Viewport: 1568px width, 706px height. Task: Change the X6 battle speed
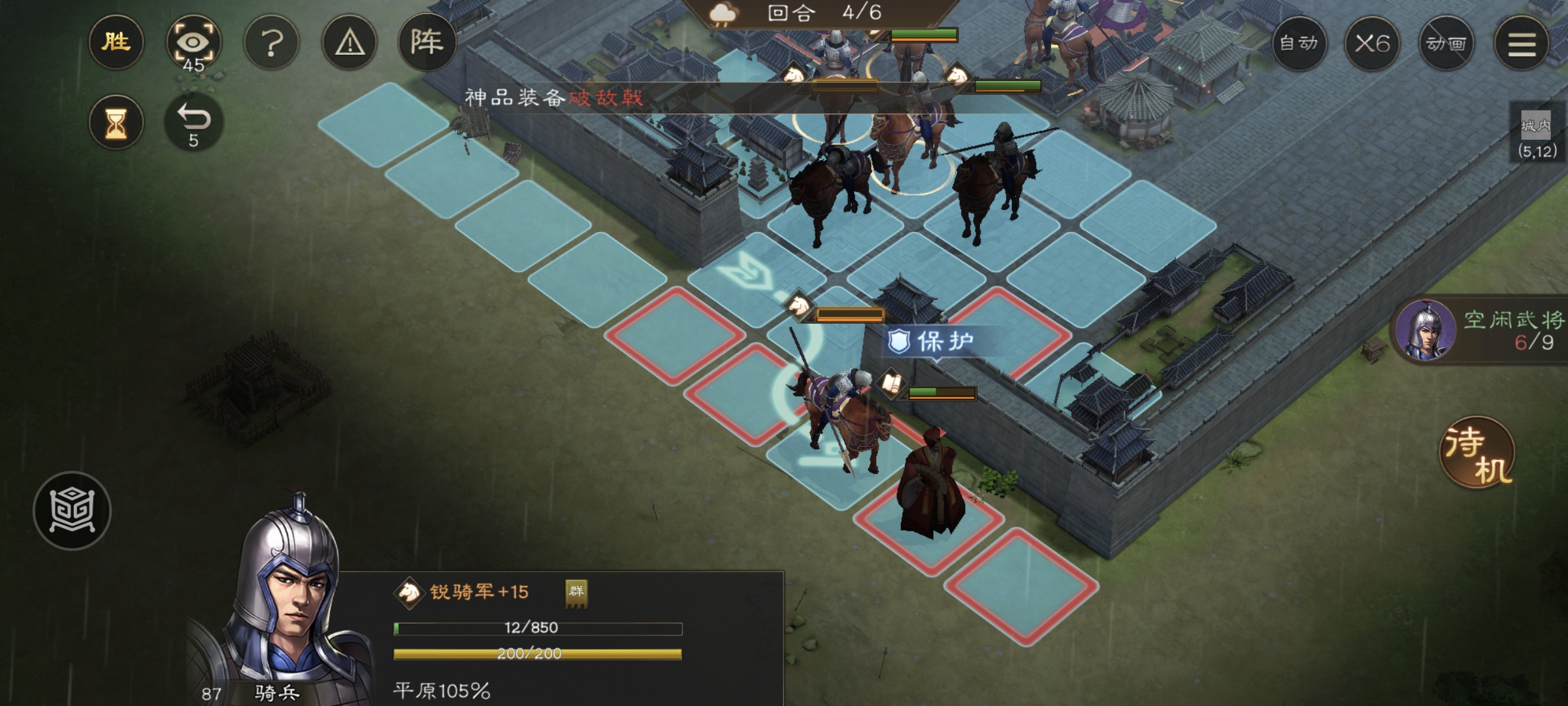(x=1372, y=44)
